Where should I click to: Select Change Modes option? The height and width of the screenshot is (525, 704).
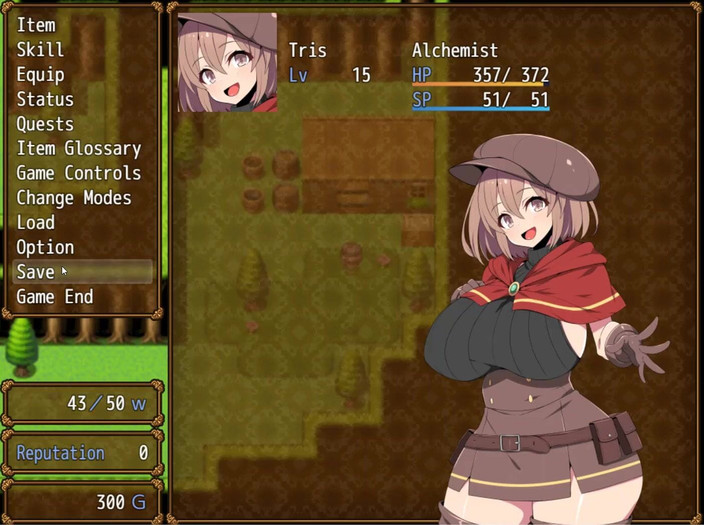pos(74,198)
